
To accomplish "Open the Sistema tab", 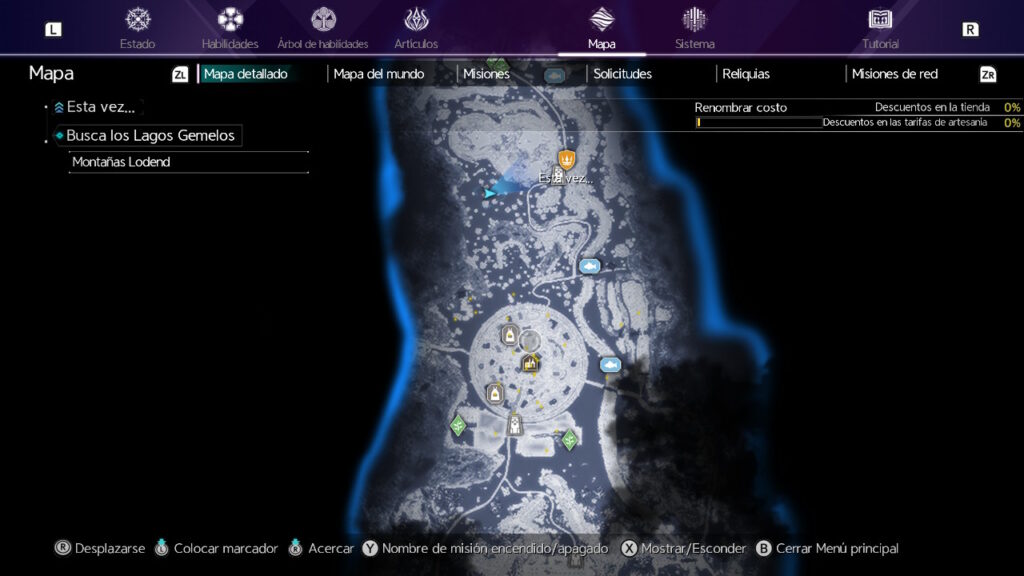I will [x=694, y=28].
